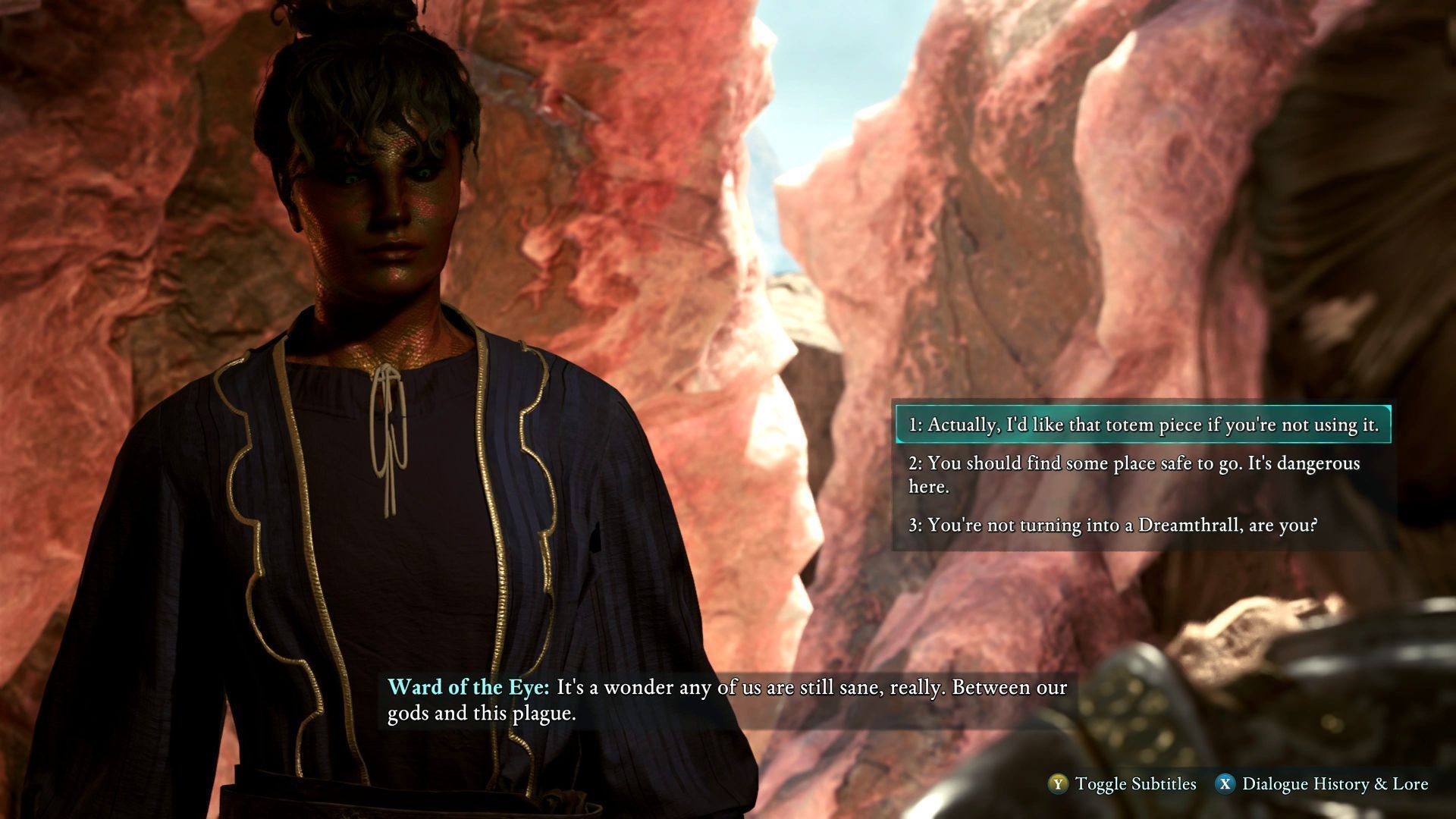Open Dialogue History & Lore
Viewport: 1456px width, 819px height.
coord(1323,784)
